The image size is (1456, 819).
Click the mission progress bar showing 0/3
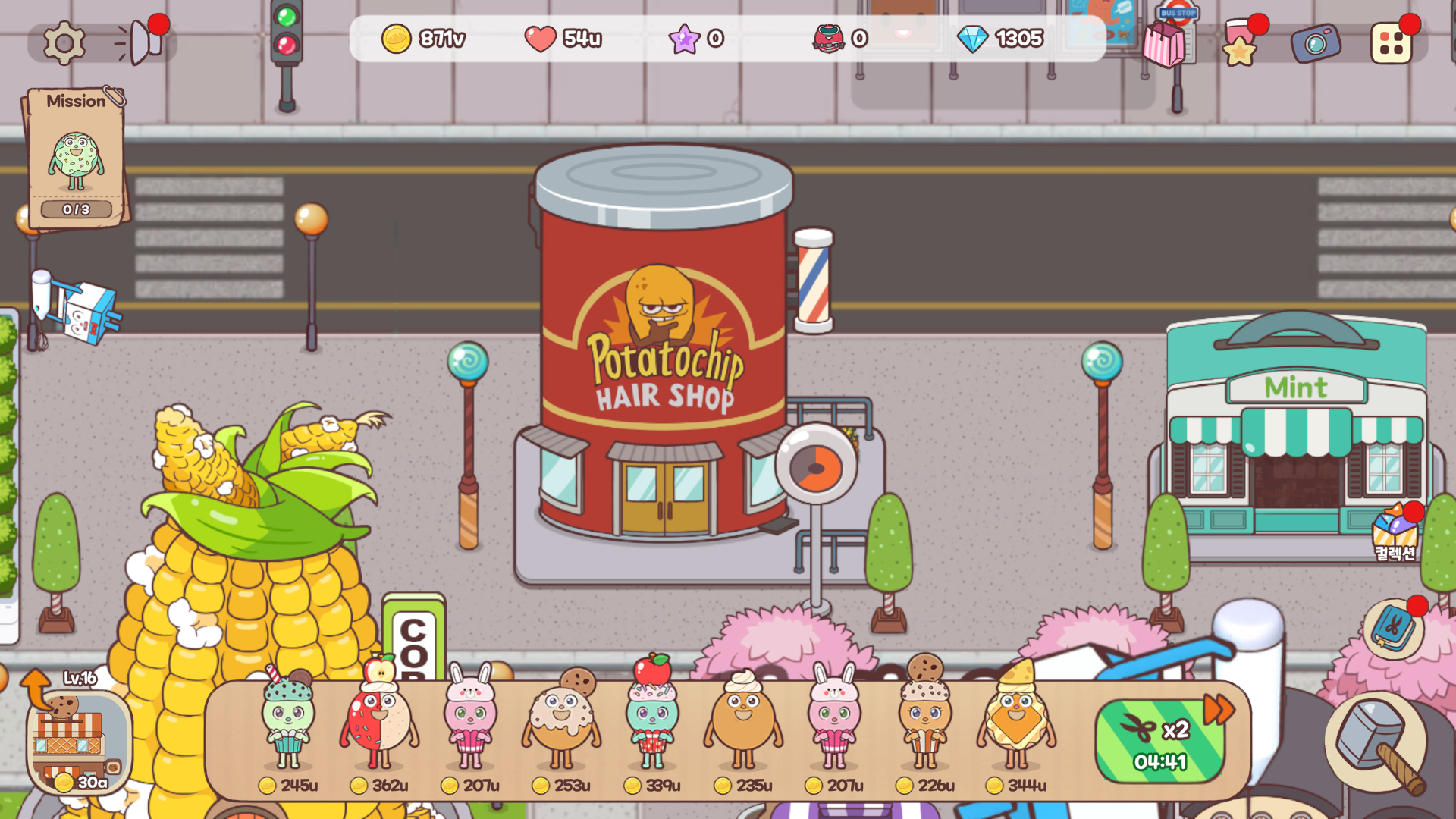75,211
